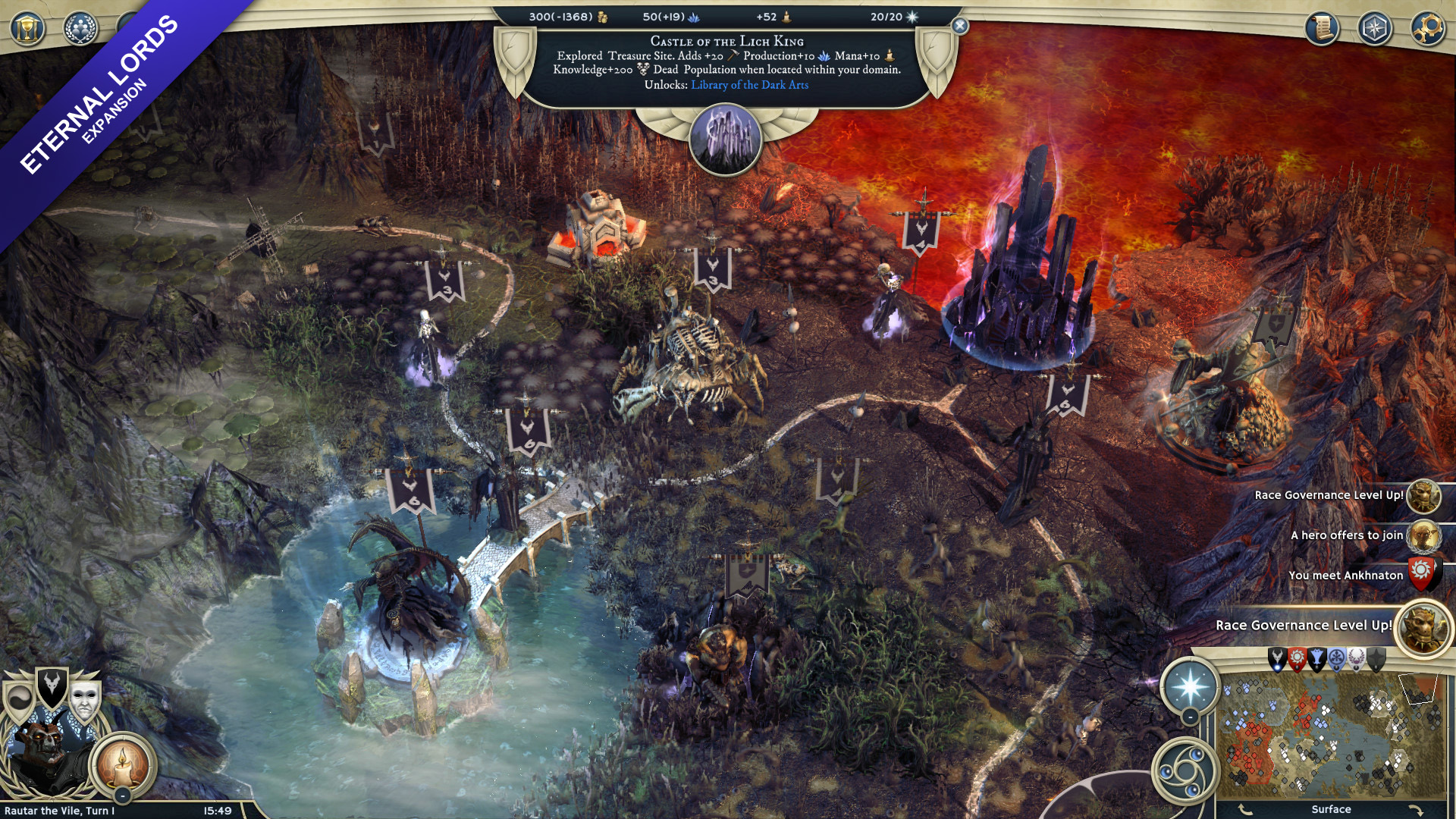This screenshot has height=819, width=1456.
Task: Toggle the red enemy shield above the minimap
Action: tap(1298, 658)
